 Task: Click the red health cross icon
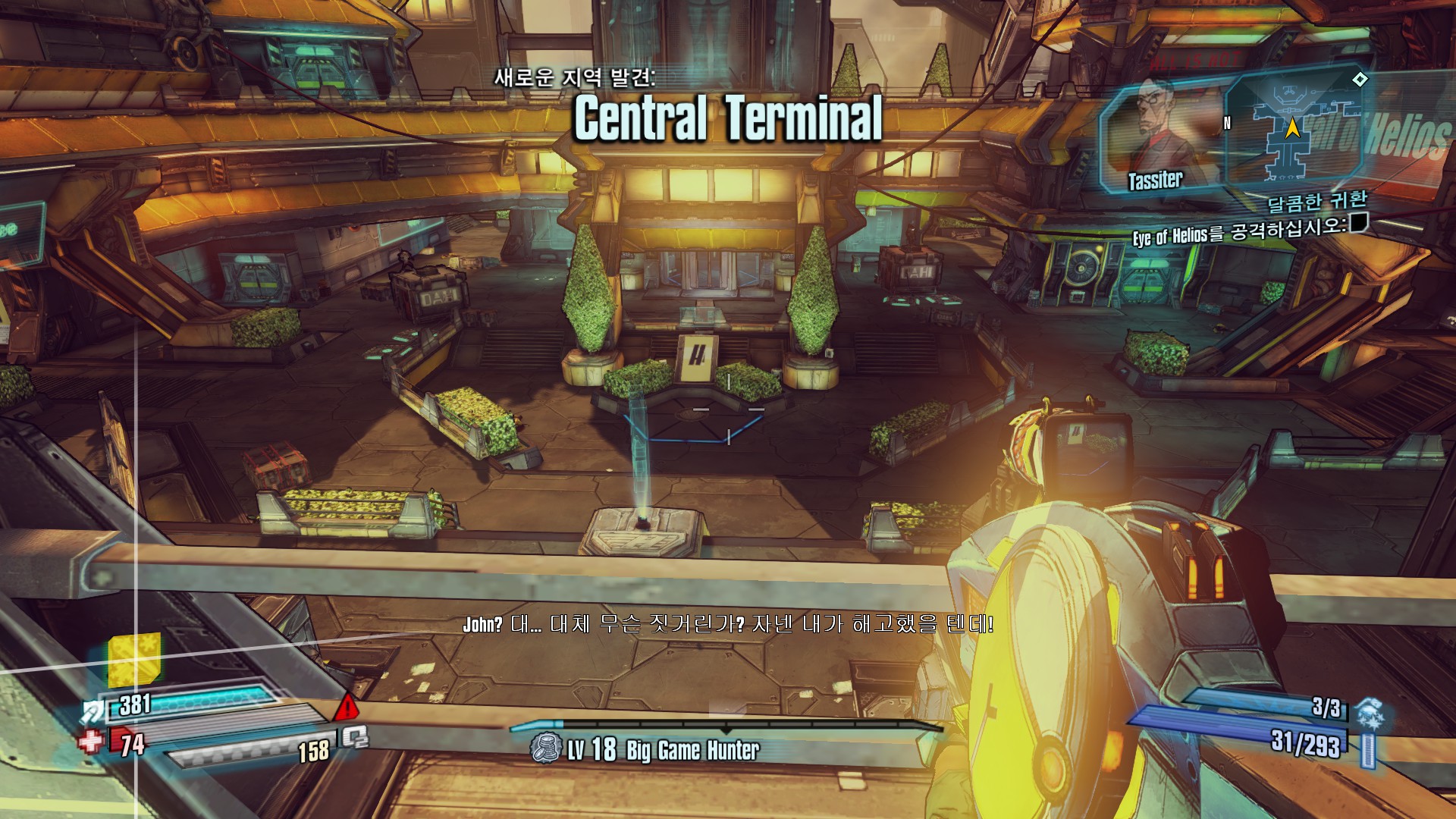[x=91, y=741]
